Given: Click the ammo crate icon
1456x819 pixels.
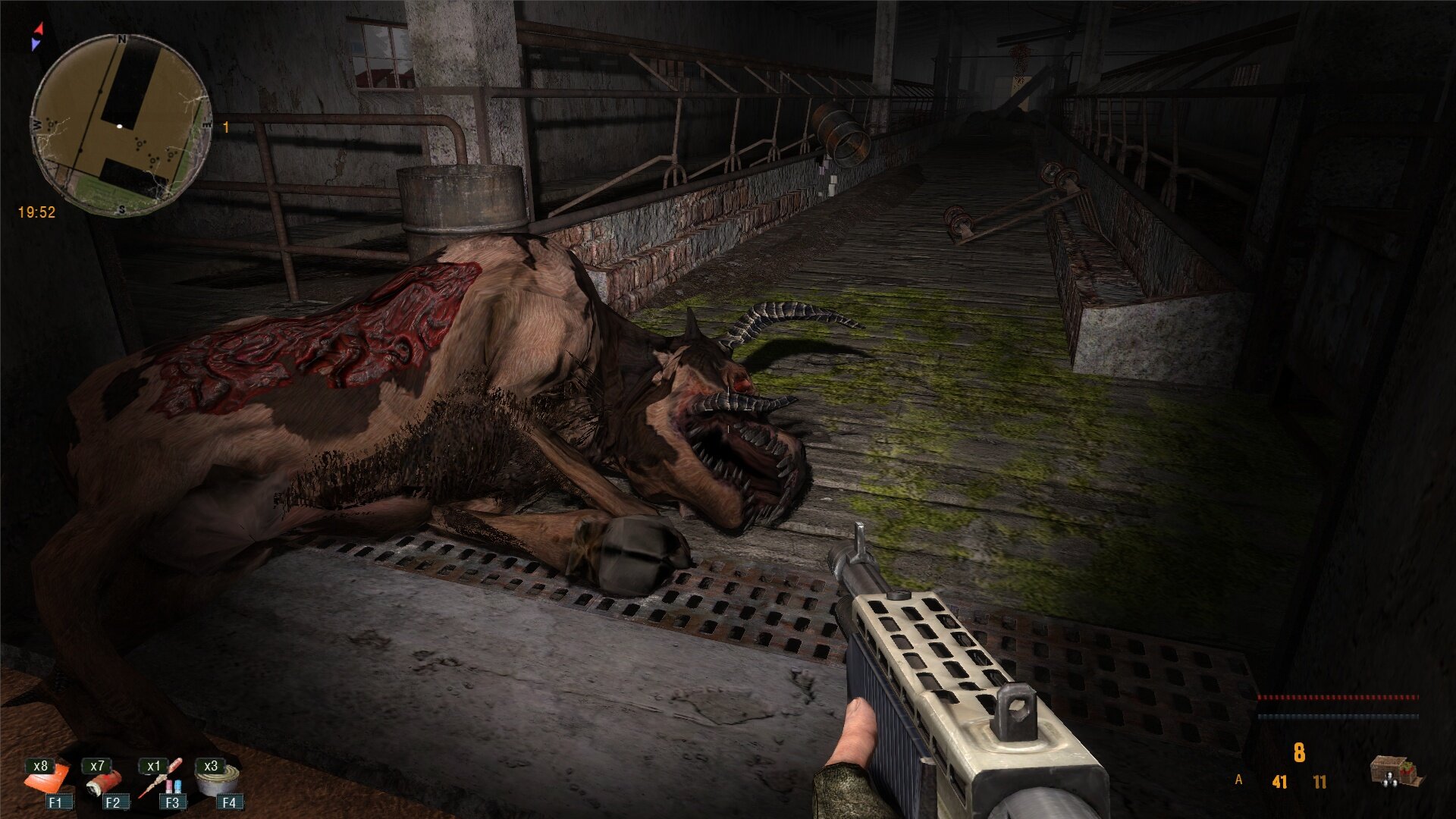Looking at the screenshot, I should (1396, 771).
